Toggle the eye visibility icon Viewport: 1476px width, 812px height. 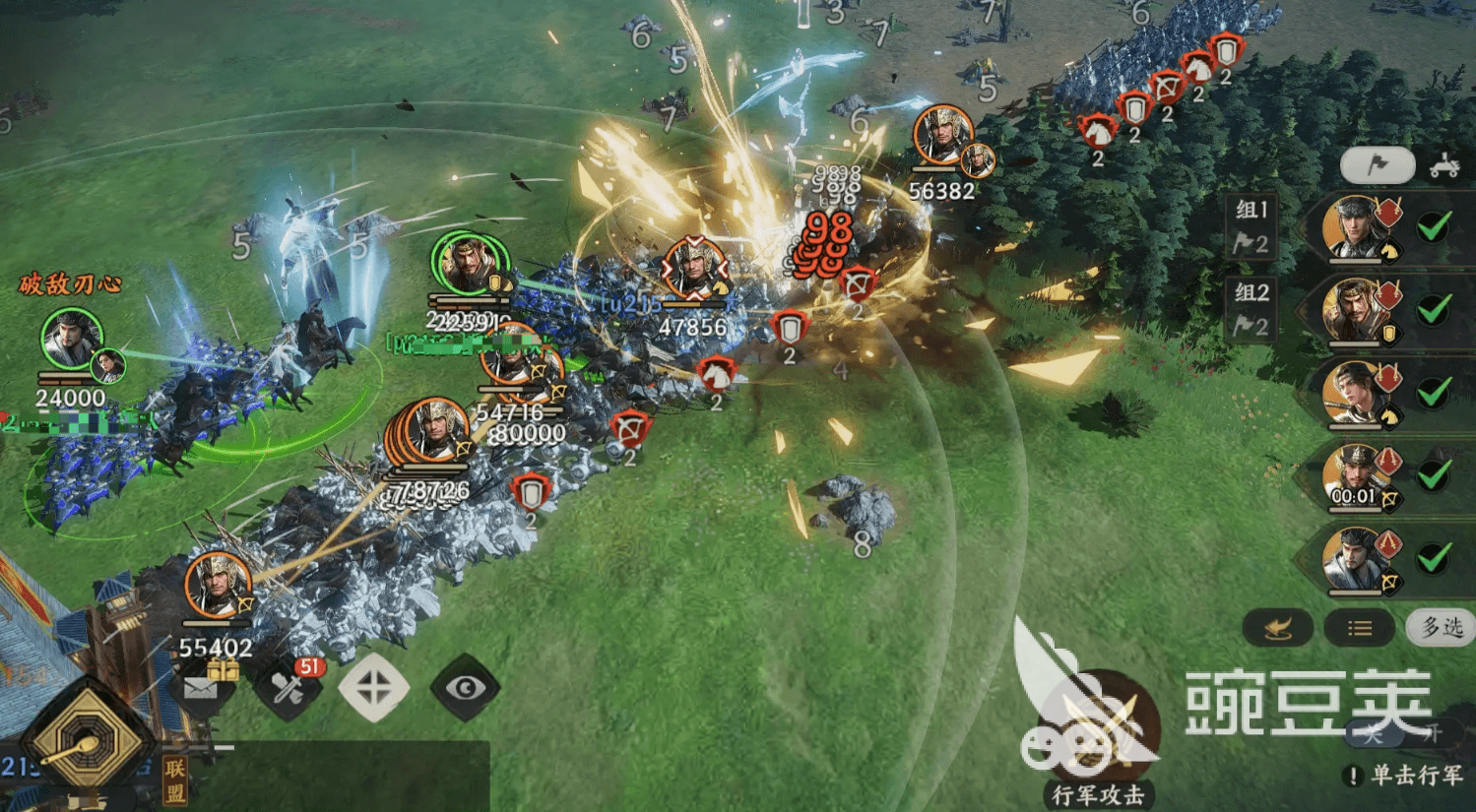point(466,688)
